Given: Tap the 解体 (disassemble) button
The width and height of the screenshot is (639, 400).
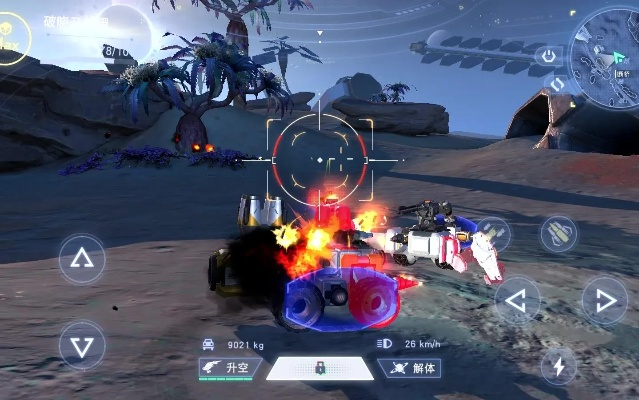Looking at the screenshot, I should [x=411, y=368].
